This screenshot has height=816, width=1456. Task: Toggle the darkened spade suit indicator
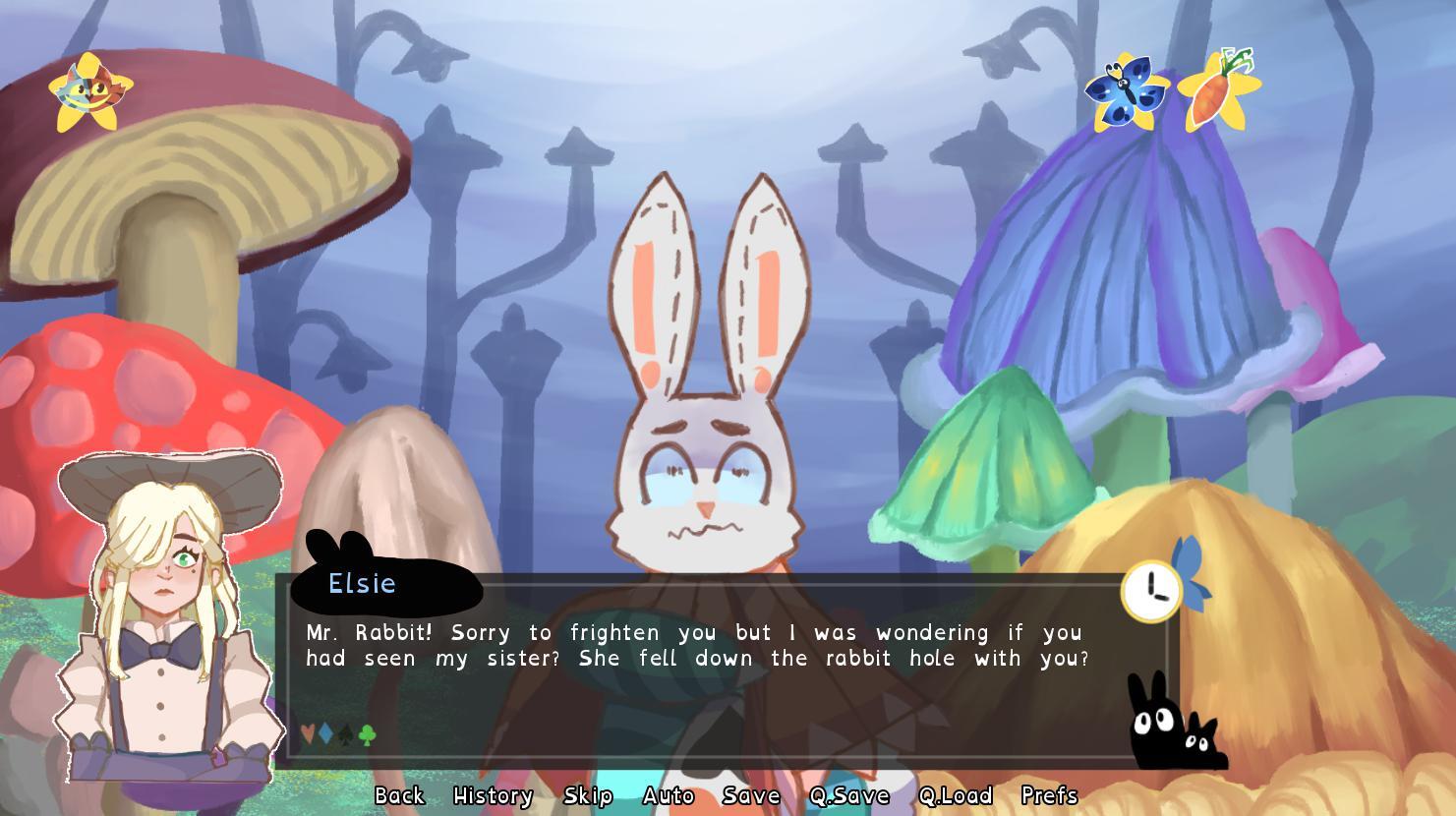coord(344,734)
